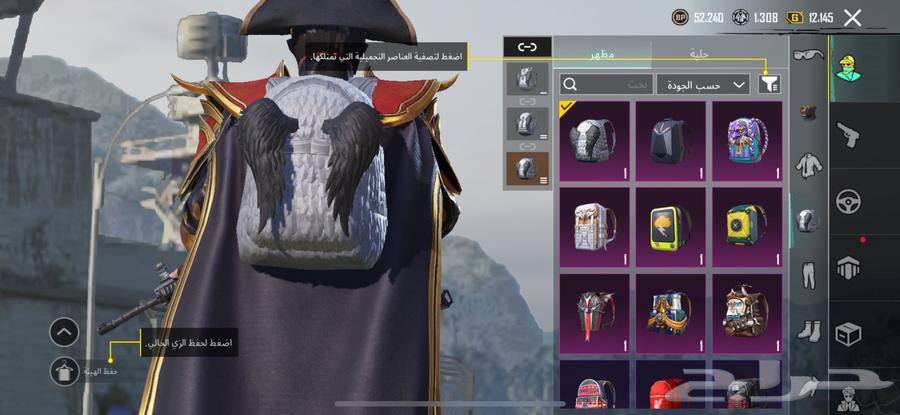
Task: Save the current outfit with hanger button
Action: point(64,370)
